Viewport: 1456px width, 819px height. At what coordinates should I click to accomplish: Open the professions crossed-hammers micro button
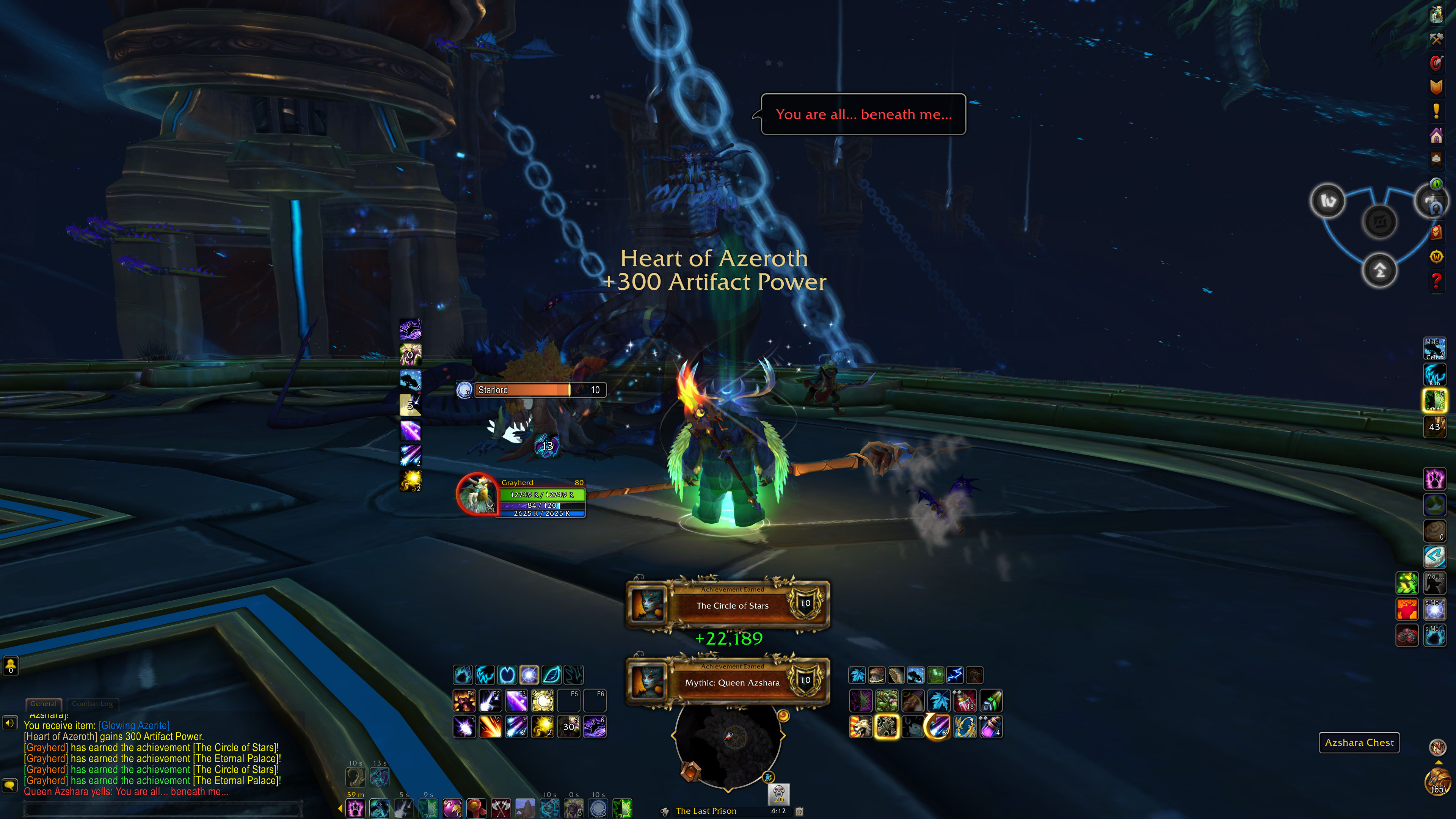[1436, 38]
